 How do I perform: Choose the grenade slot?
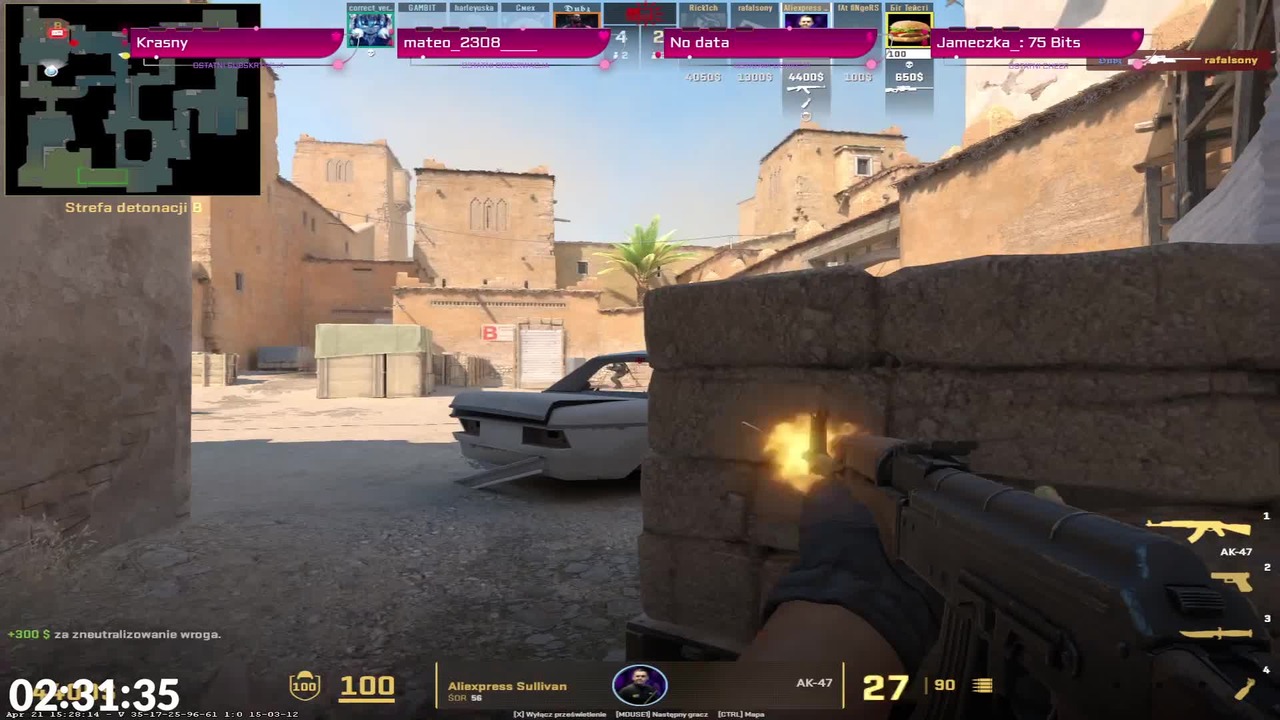coord(1244,688)
